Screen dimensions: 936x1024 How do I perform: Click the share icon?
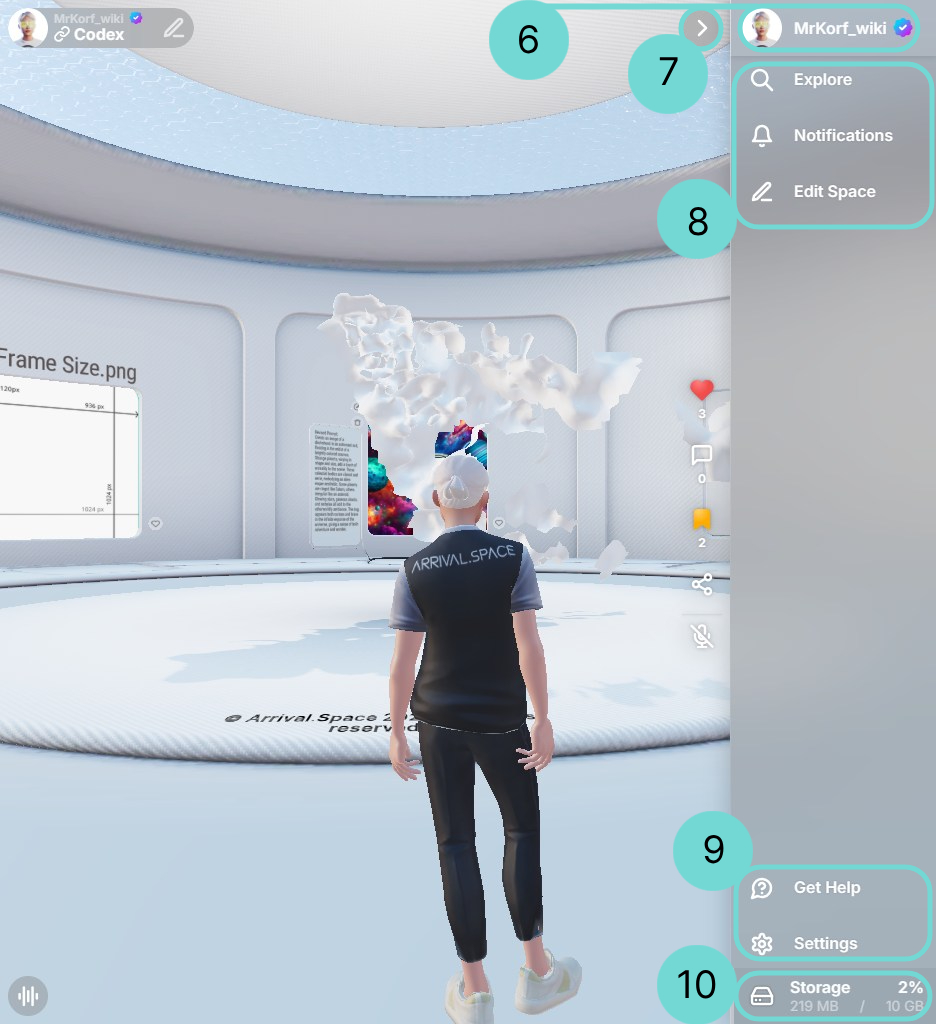702,584
